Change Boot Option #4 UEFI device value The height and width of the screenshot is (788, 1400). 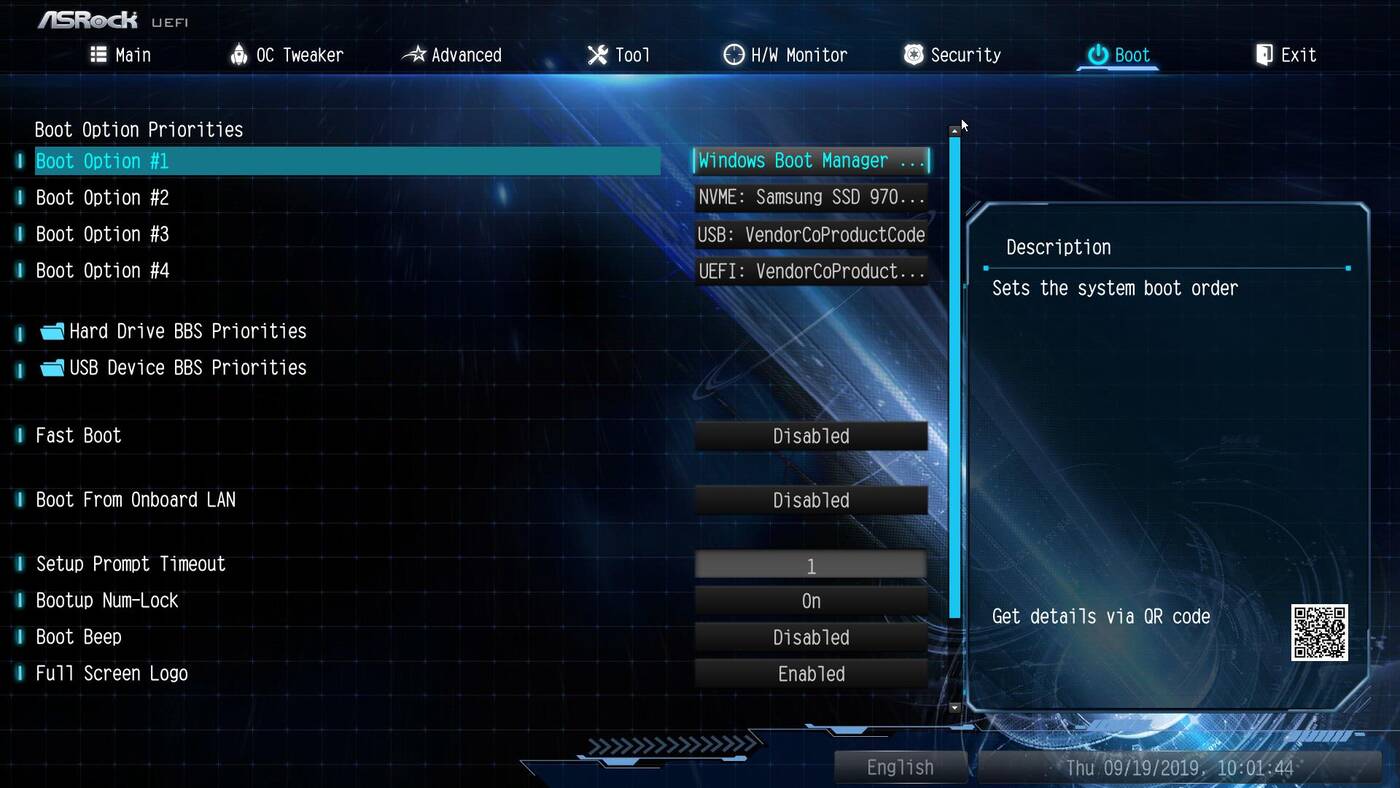811,271
